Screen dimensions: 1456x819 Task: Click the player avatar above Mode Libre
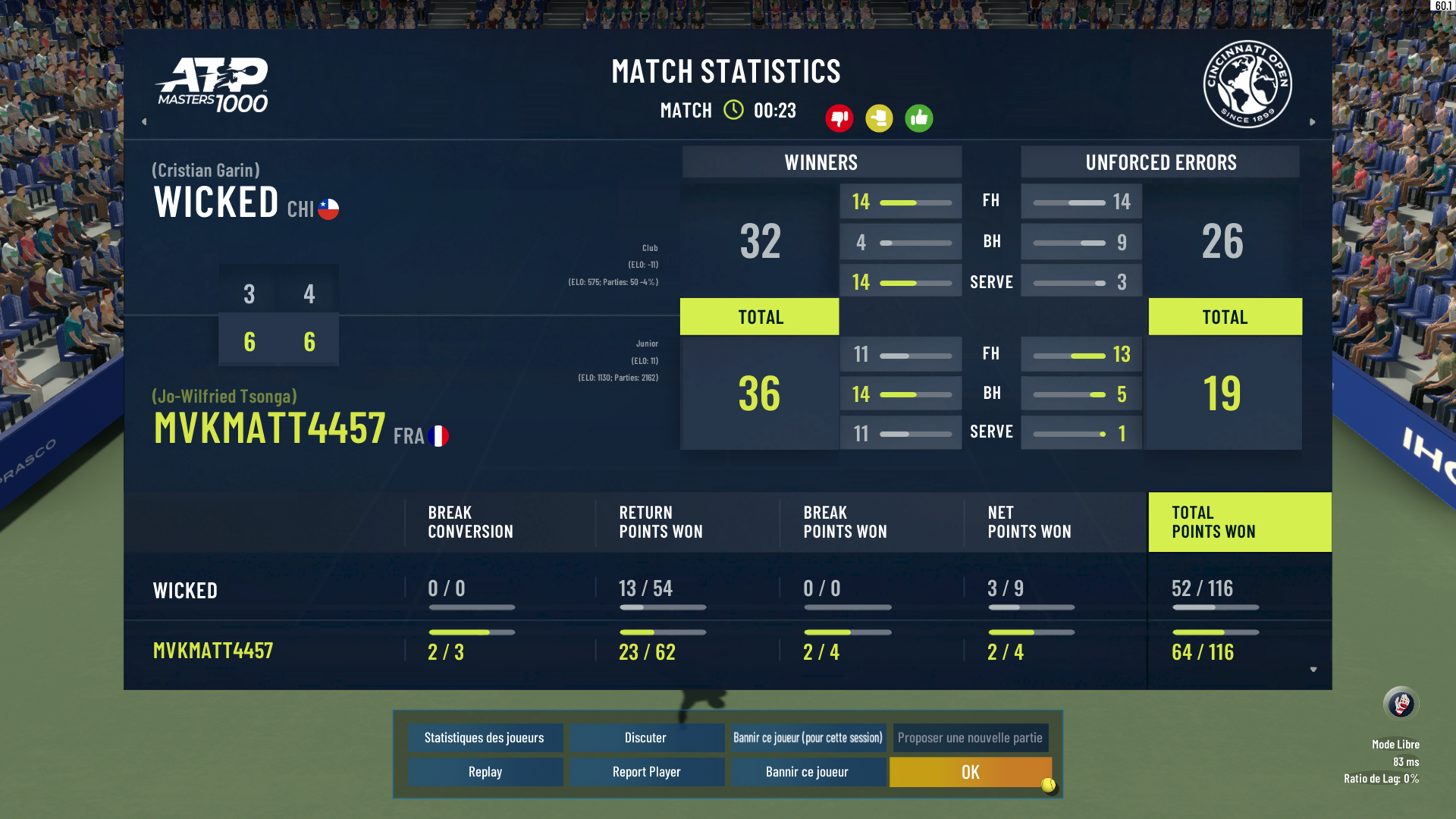(1401, 704)
